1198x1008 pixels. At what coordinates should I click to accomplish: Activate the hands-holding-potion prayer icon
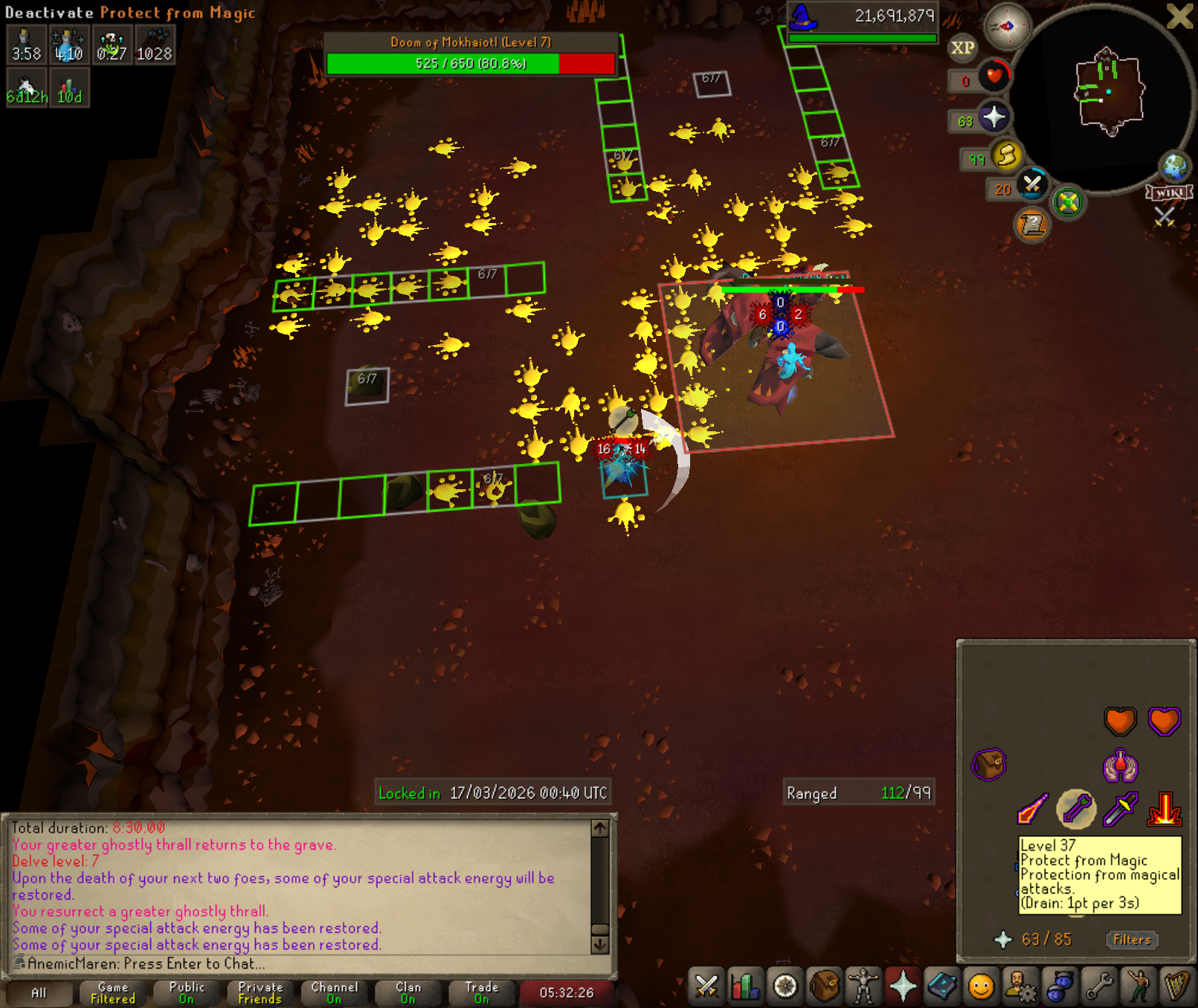1120,766
